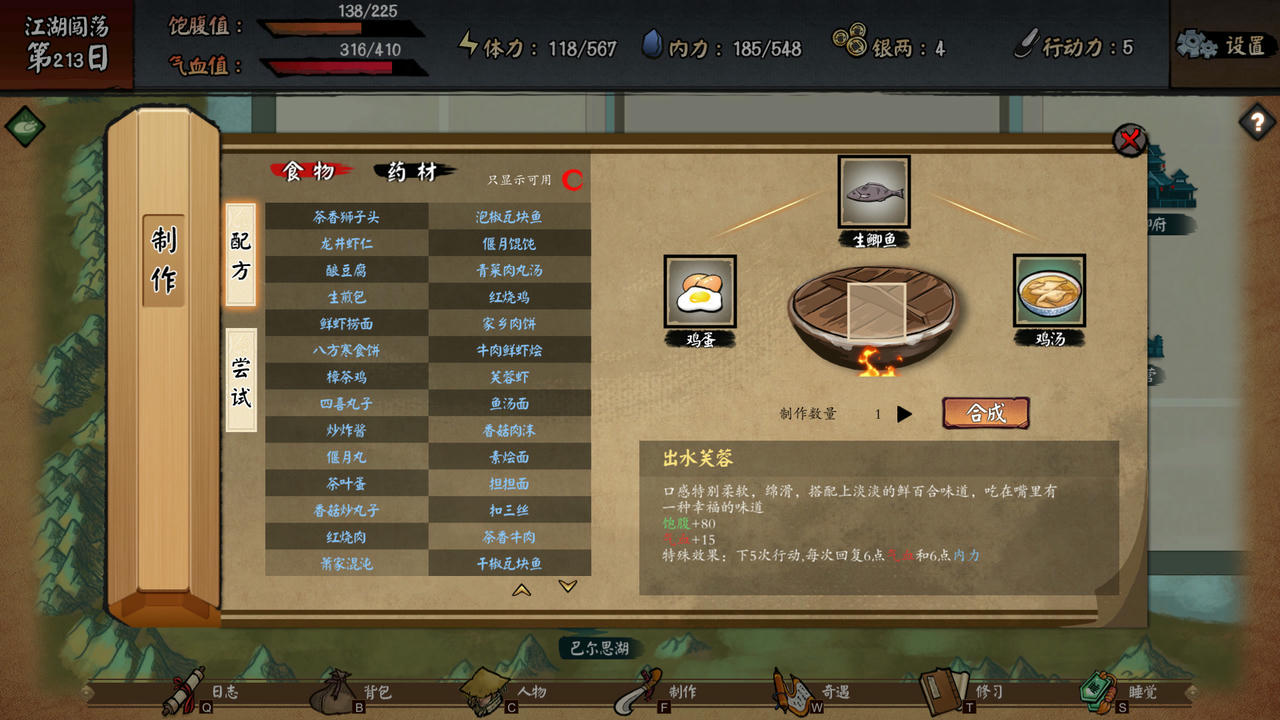Toggle the 只显示可用 filter

pos(573,180)
